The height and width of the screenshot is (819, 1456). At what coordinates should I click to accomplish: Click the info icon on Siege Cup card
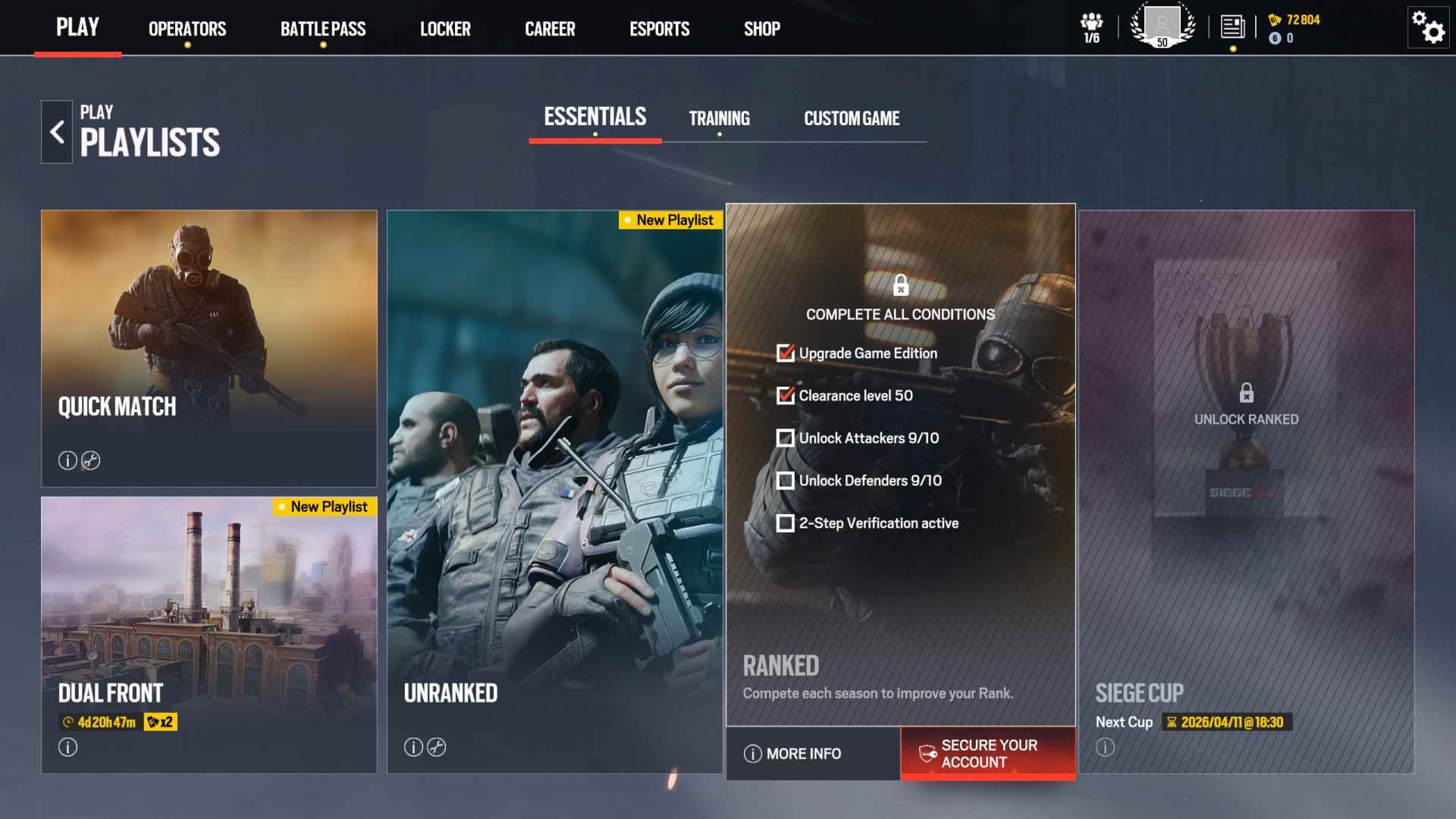1104,747
